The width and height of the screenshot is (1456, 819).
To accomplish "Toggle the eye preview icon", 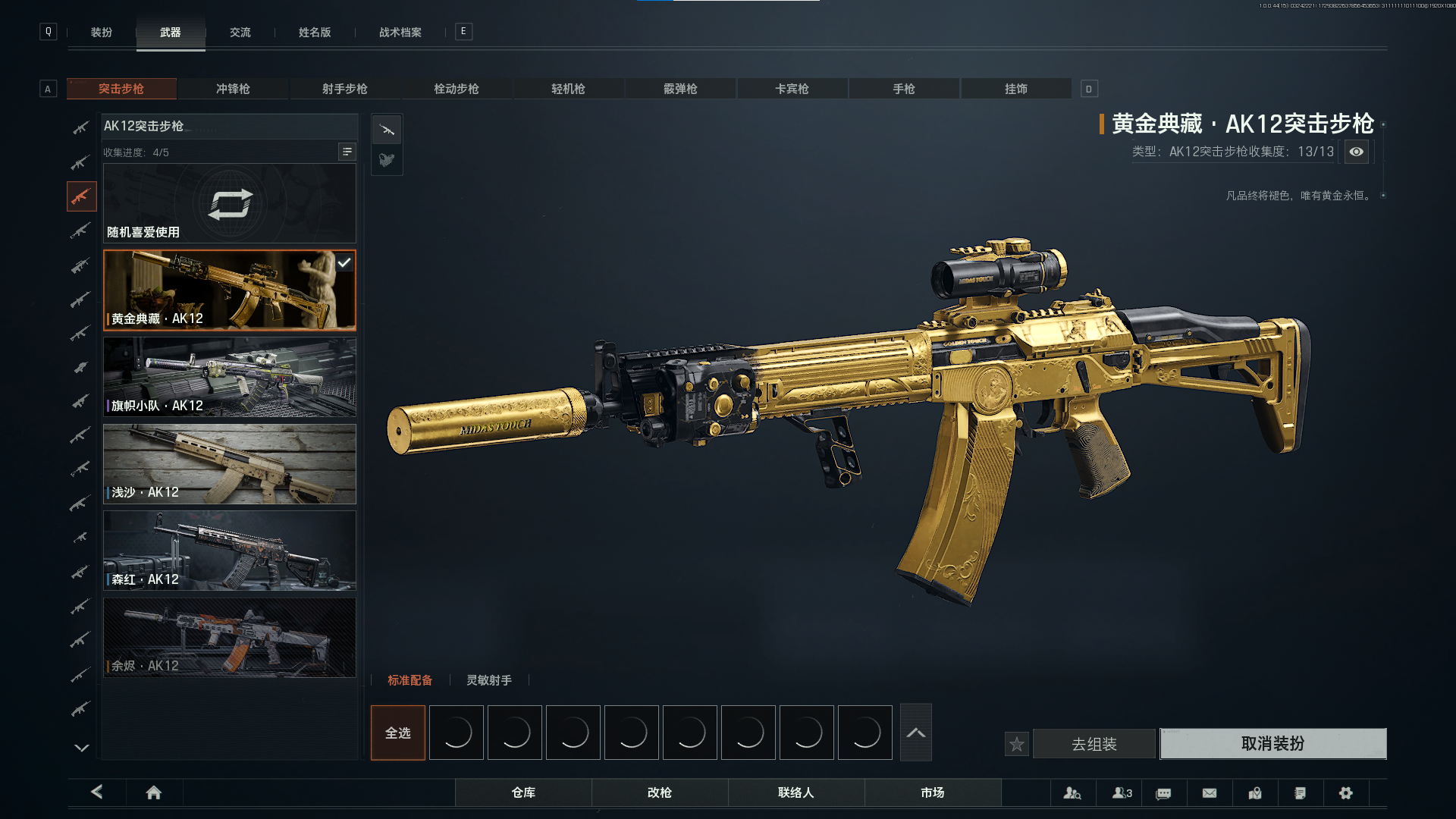I will pos(1356,152).
